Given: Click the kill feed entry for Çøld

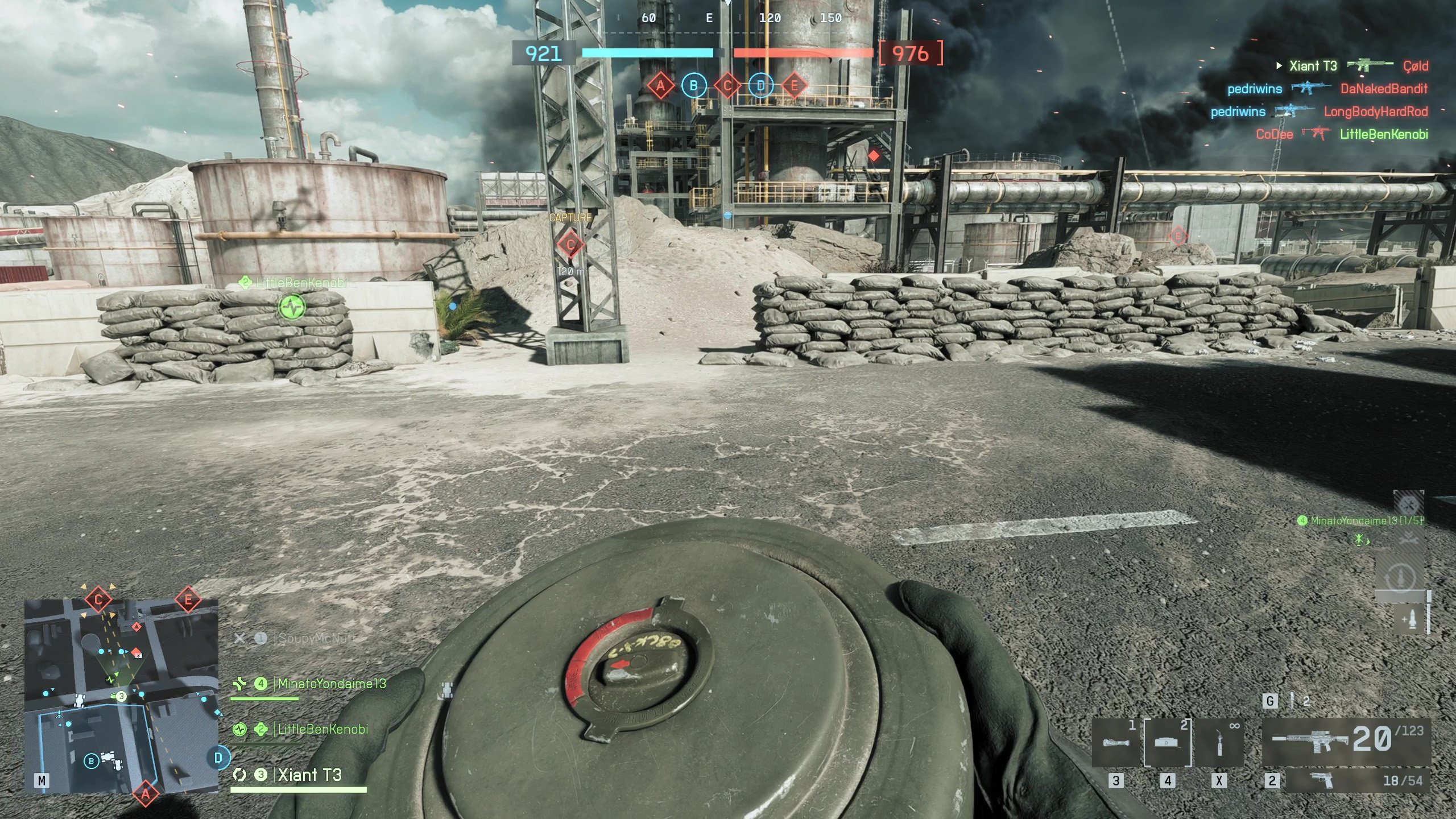Looking at the screenshot, I should 1415,66.
